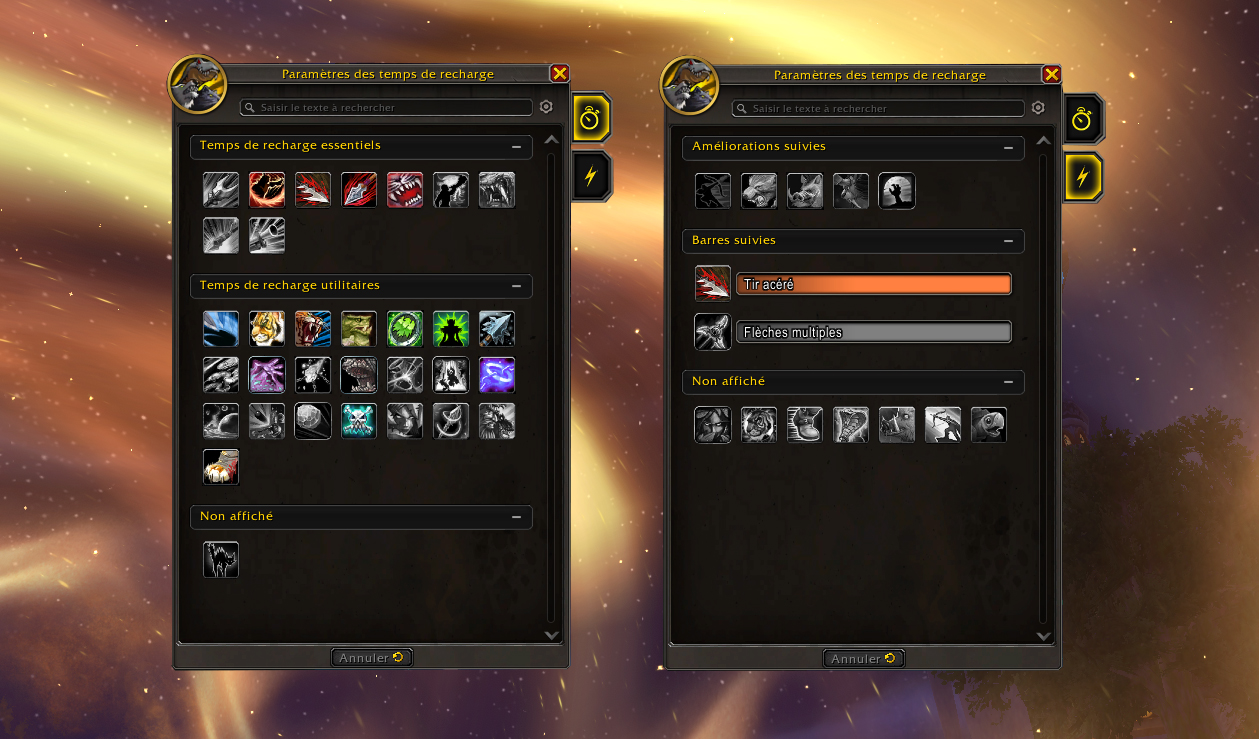Choose the turtle head icon
The width and height of the screenshot is (1259, 739).
(989, 425)
